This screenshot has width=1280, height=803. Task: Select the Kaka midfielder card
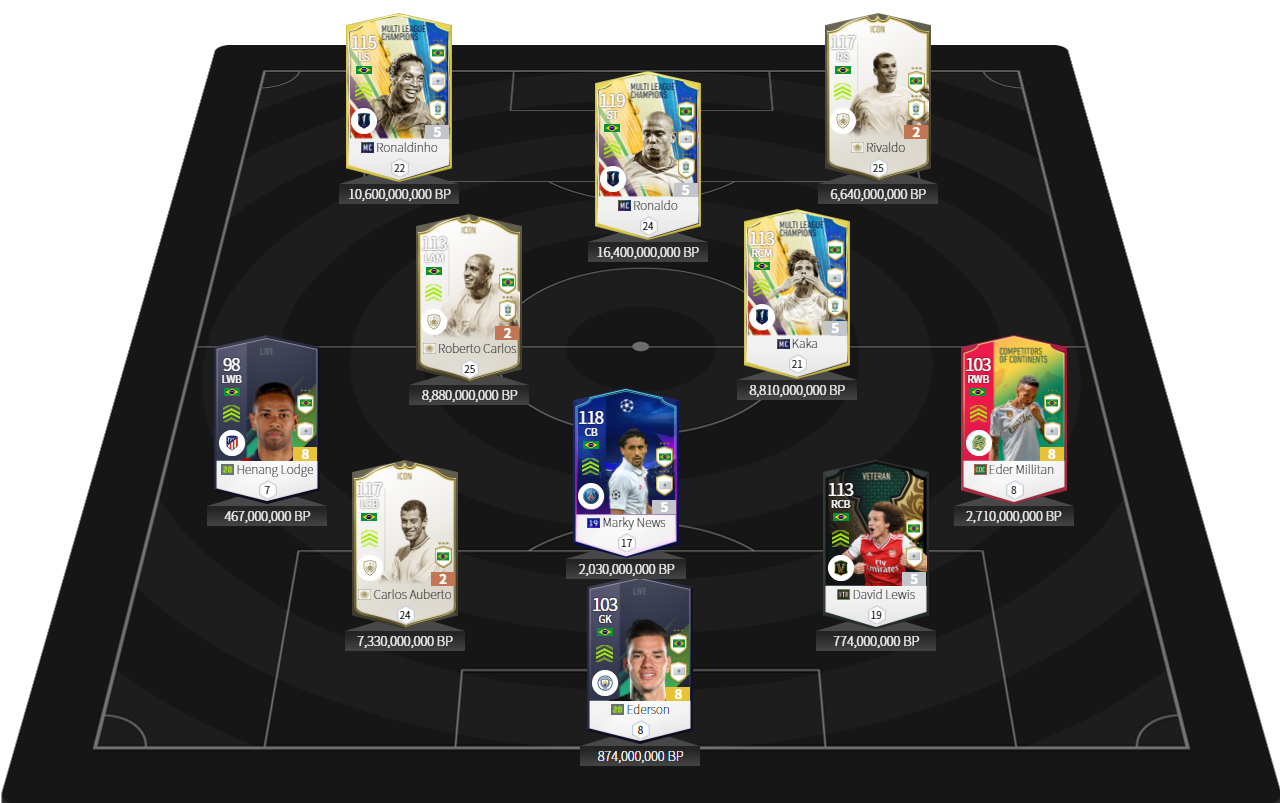click(x=796, y=285)
